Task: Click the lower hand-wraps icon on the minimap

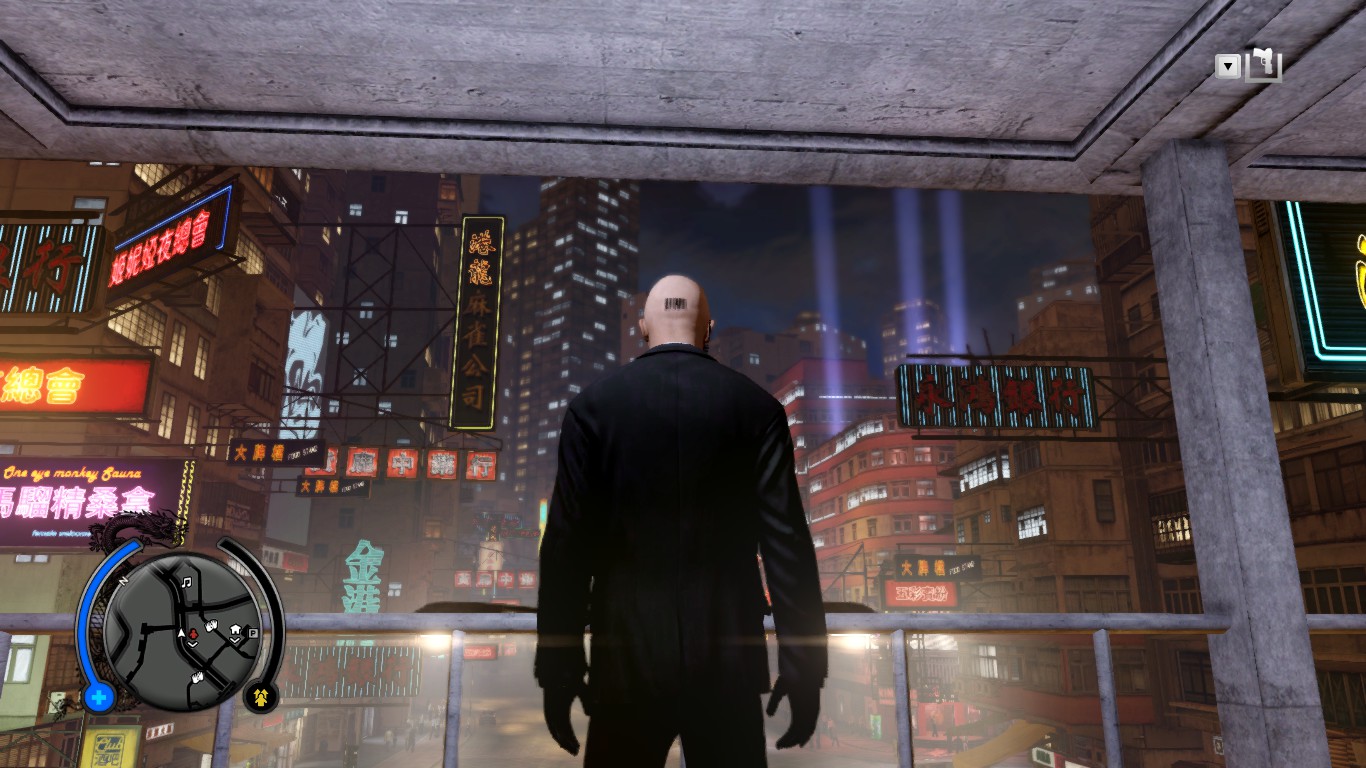Action: 196,677
